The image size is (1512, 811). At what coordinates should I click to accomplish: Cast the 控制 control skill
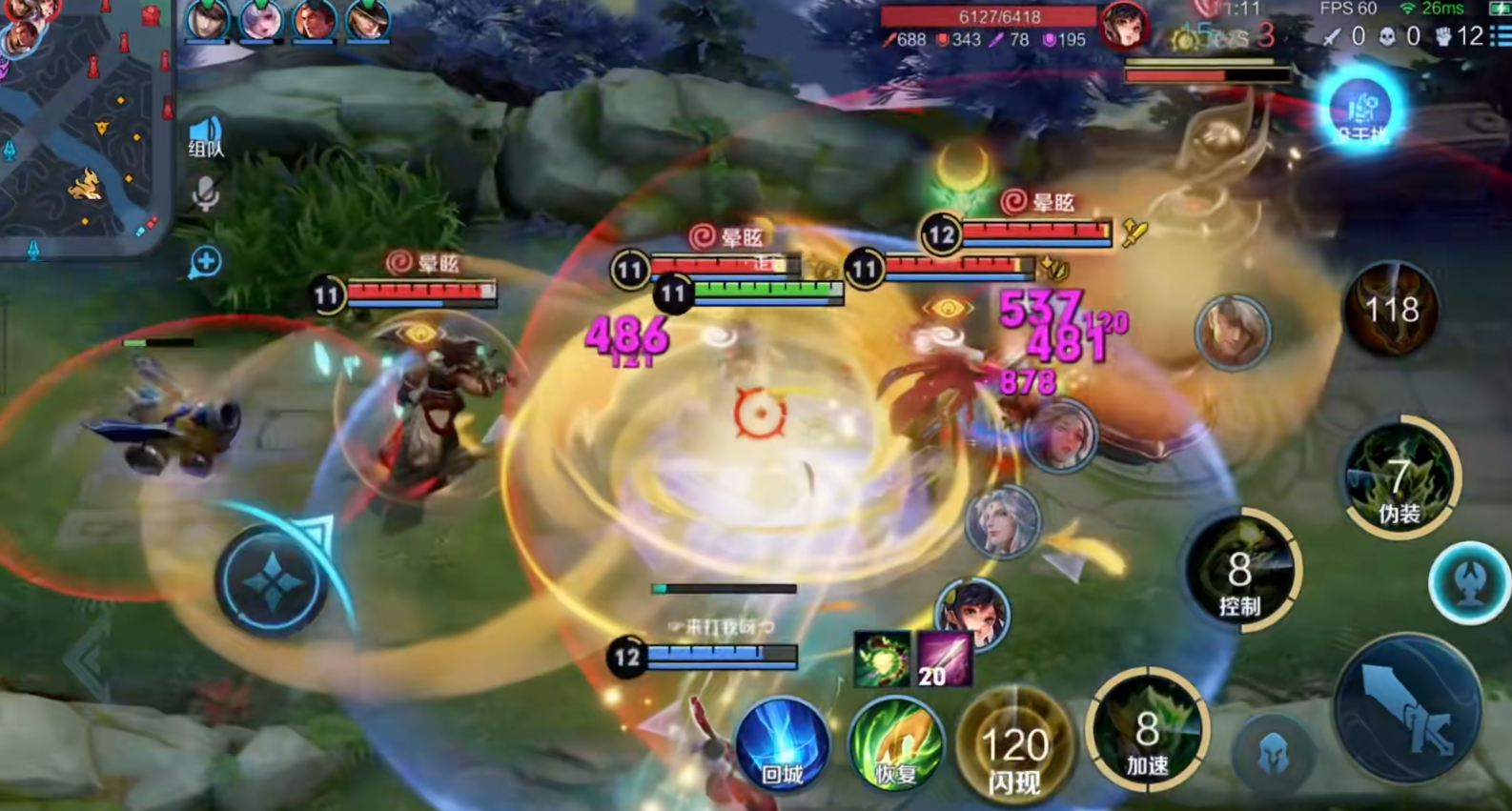pos(1240,572)
